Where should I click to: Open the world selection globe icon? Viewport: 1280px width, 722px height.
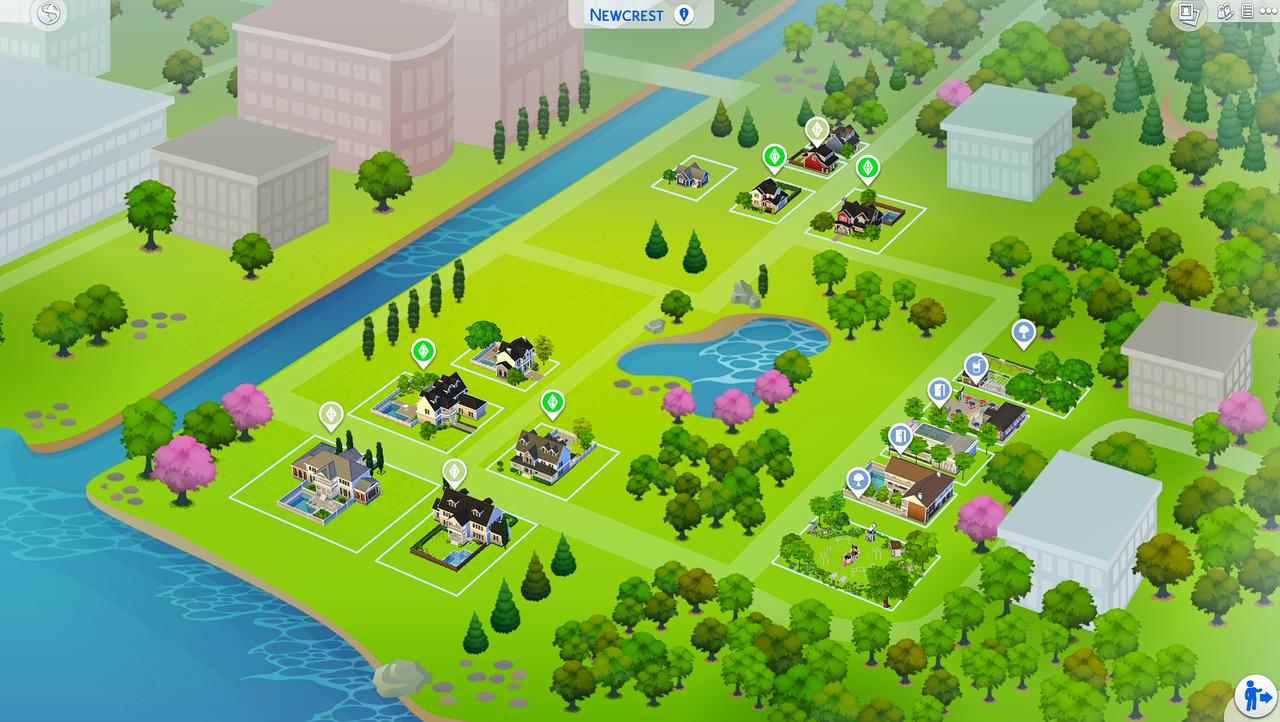(48, 14)
